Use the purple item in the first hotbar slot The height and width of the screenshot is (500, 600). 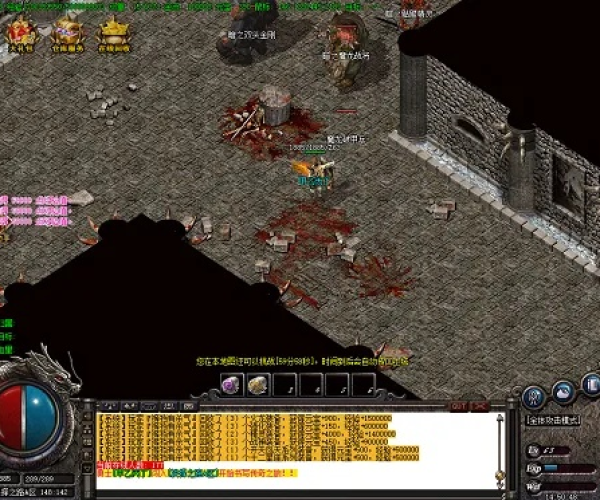point(231,384)
